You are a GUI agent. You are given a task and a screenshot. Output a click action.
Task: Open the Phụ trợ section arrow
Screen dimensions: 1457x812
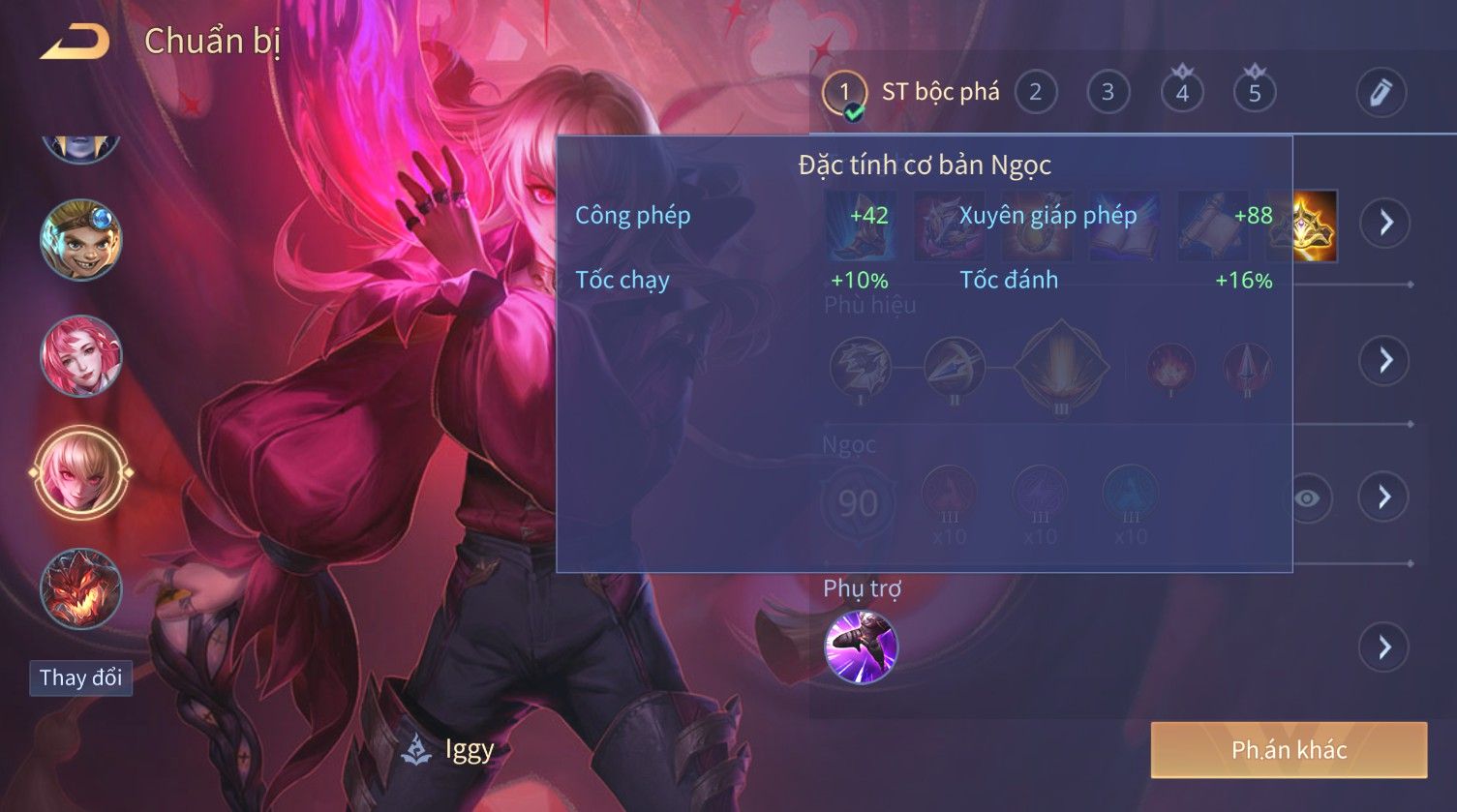(x=1385, y=647)
